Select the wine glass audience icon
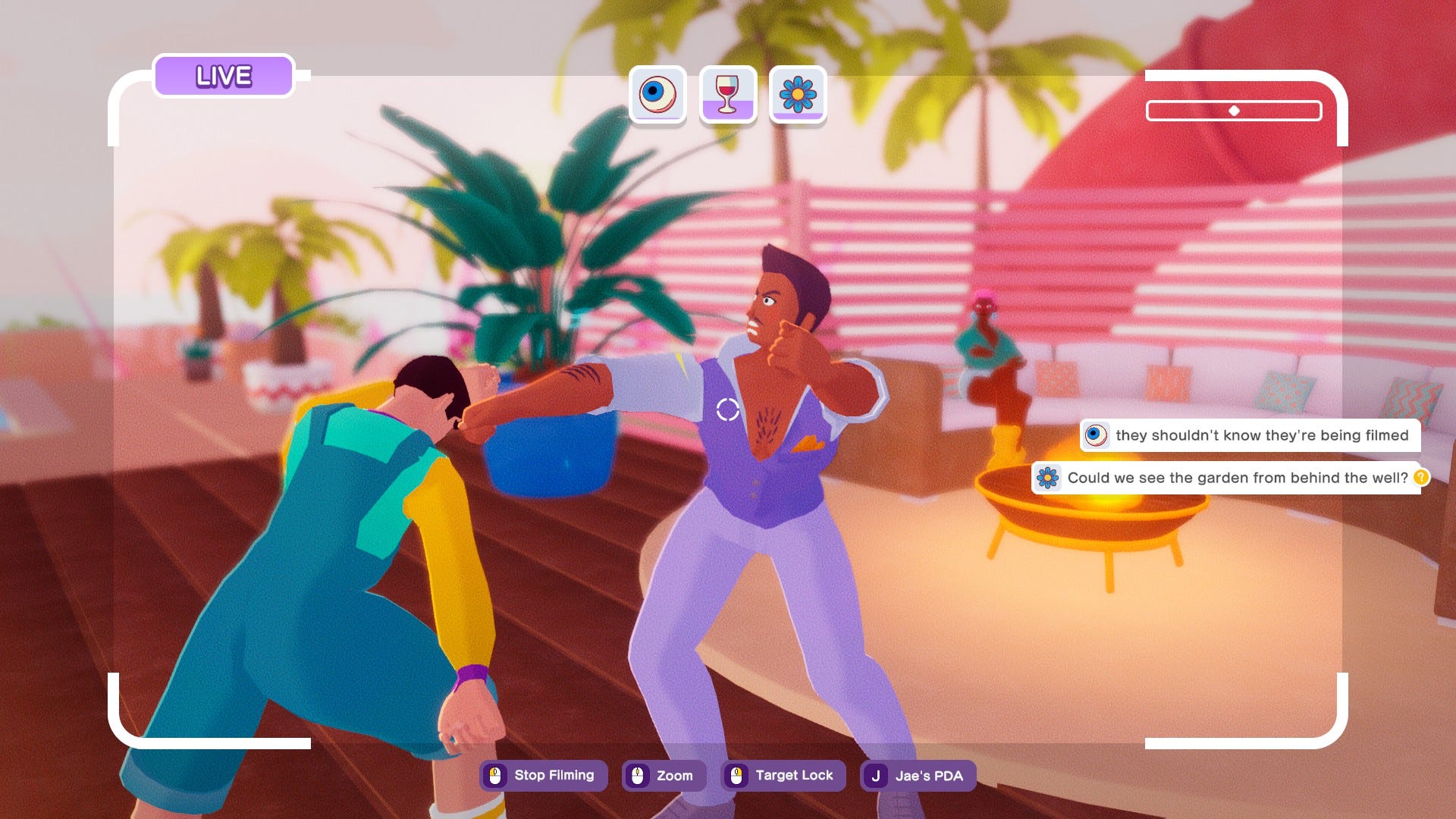This screenshot has width=1456, height=819. (x=727, y=95)
